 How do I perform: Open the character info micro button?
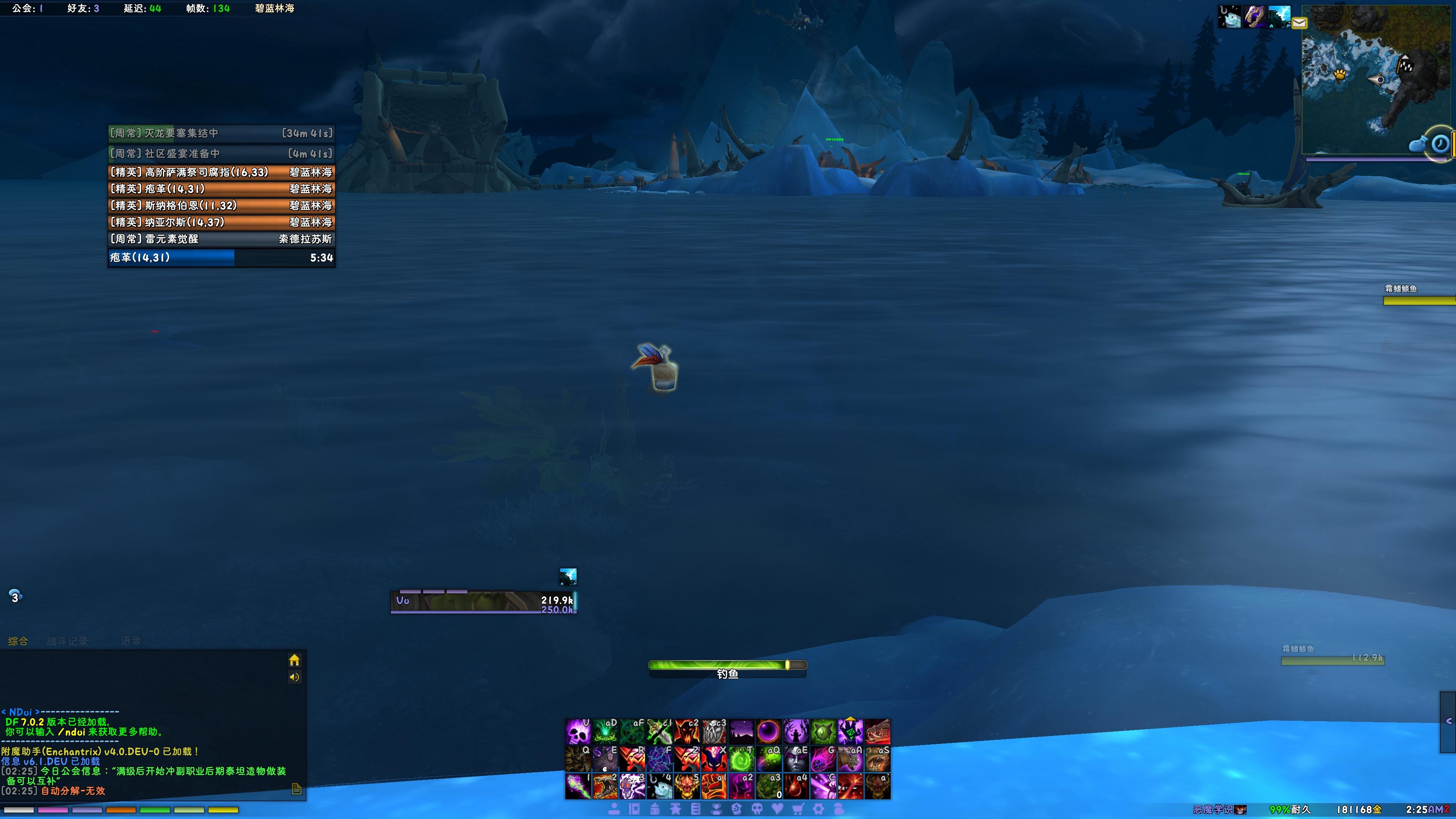coord(614,810)
